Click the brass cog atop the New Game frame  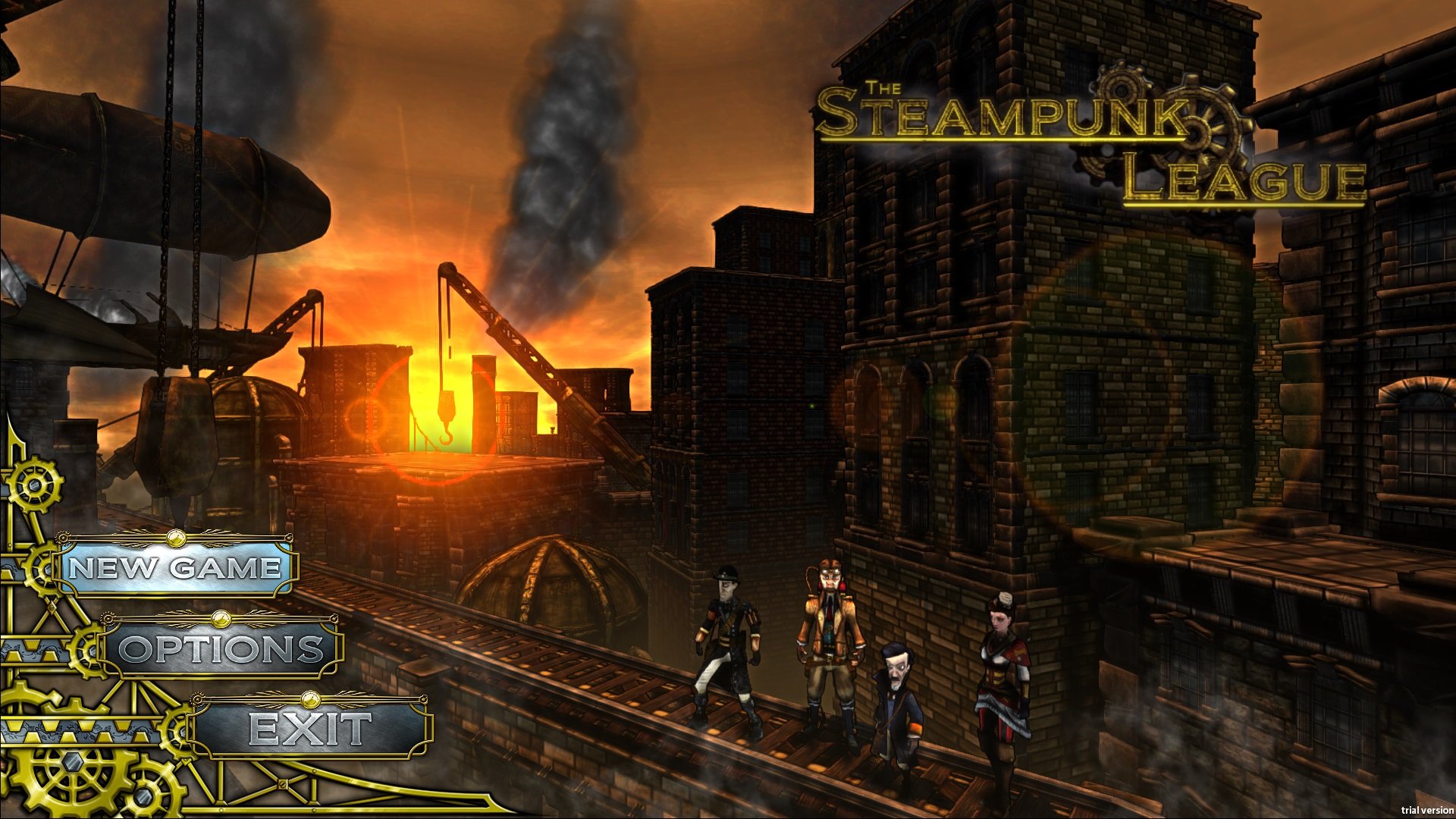(63, 538)
